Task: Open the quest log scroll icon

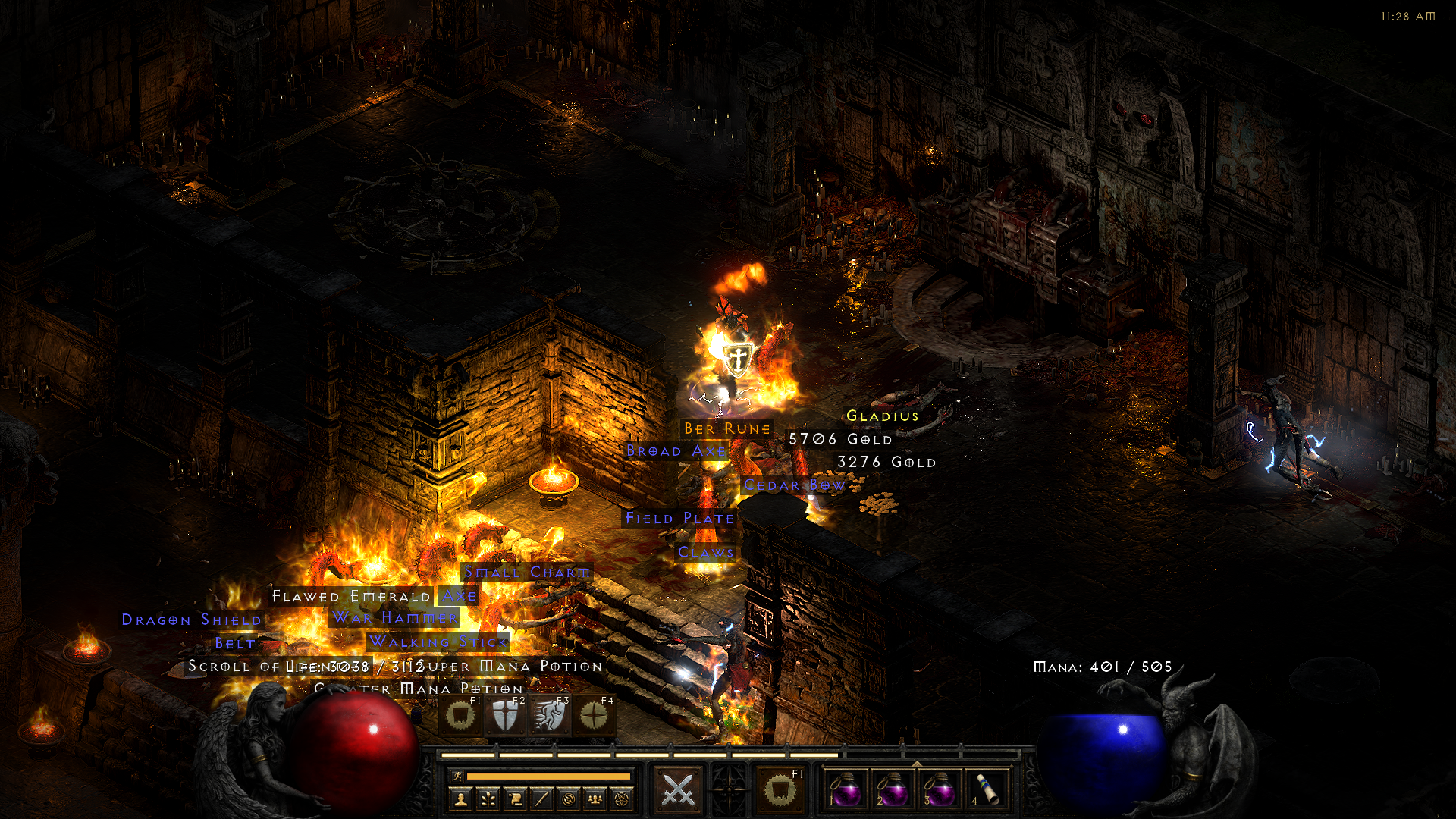Action: (515, 799)
